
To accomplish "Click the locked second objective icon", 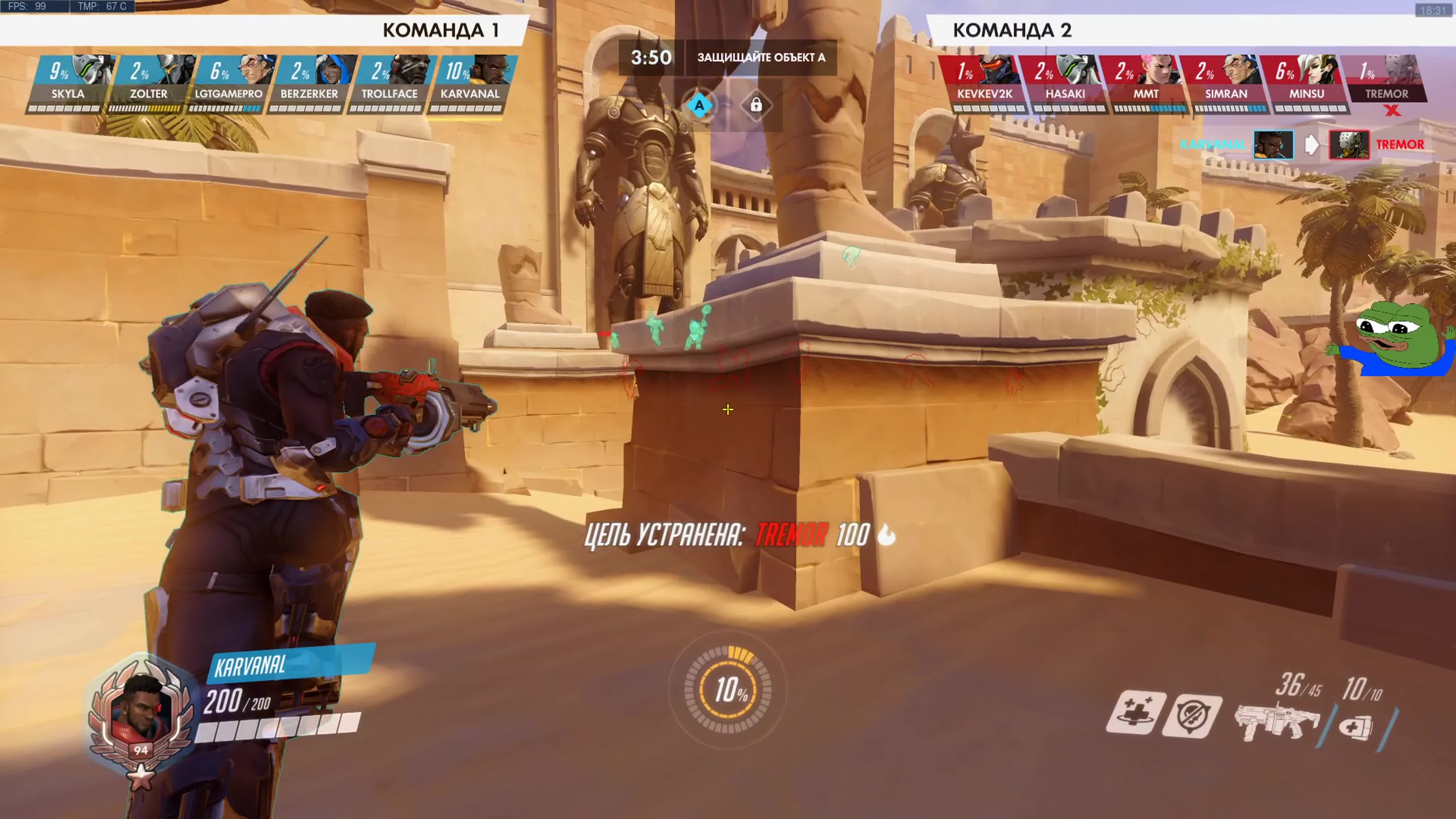I will [756, 106].
